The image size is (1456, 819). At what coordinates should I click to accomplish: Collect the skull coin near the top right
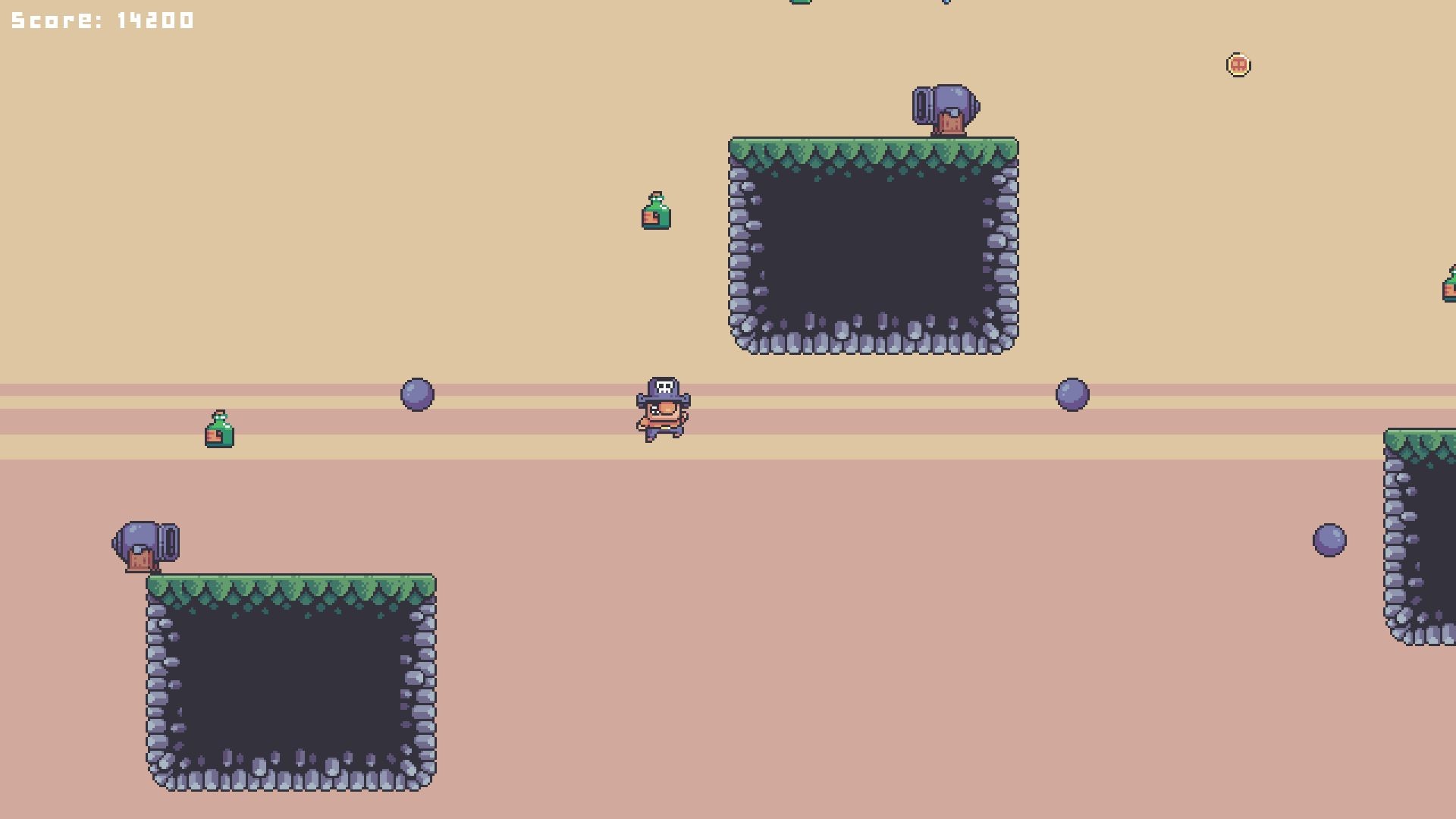click(1239, 64)
